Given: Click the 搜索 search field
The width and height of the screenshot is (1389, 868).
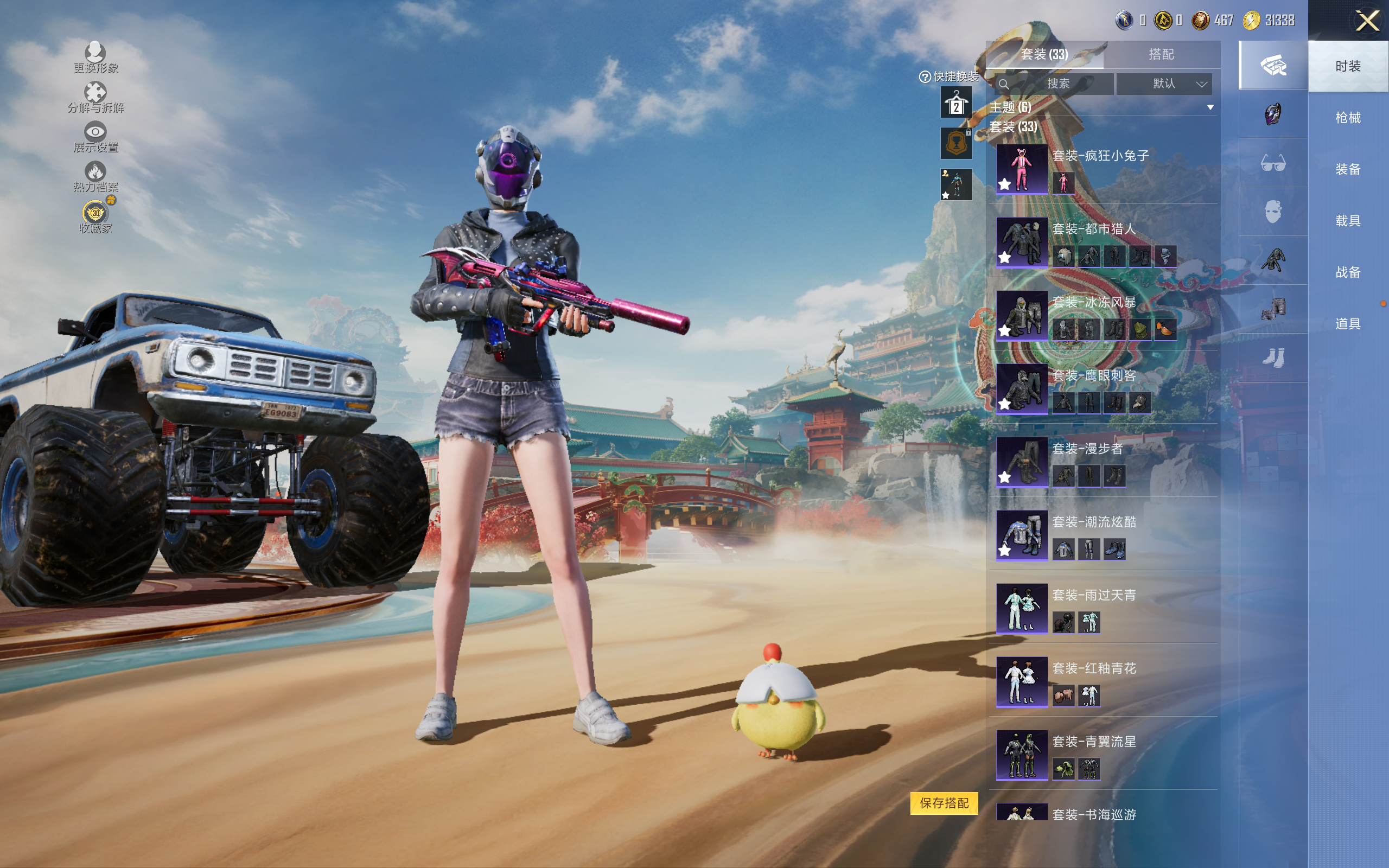Looking at the screenshot, I should (1057, 84).
